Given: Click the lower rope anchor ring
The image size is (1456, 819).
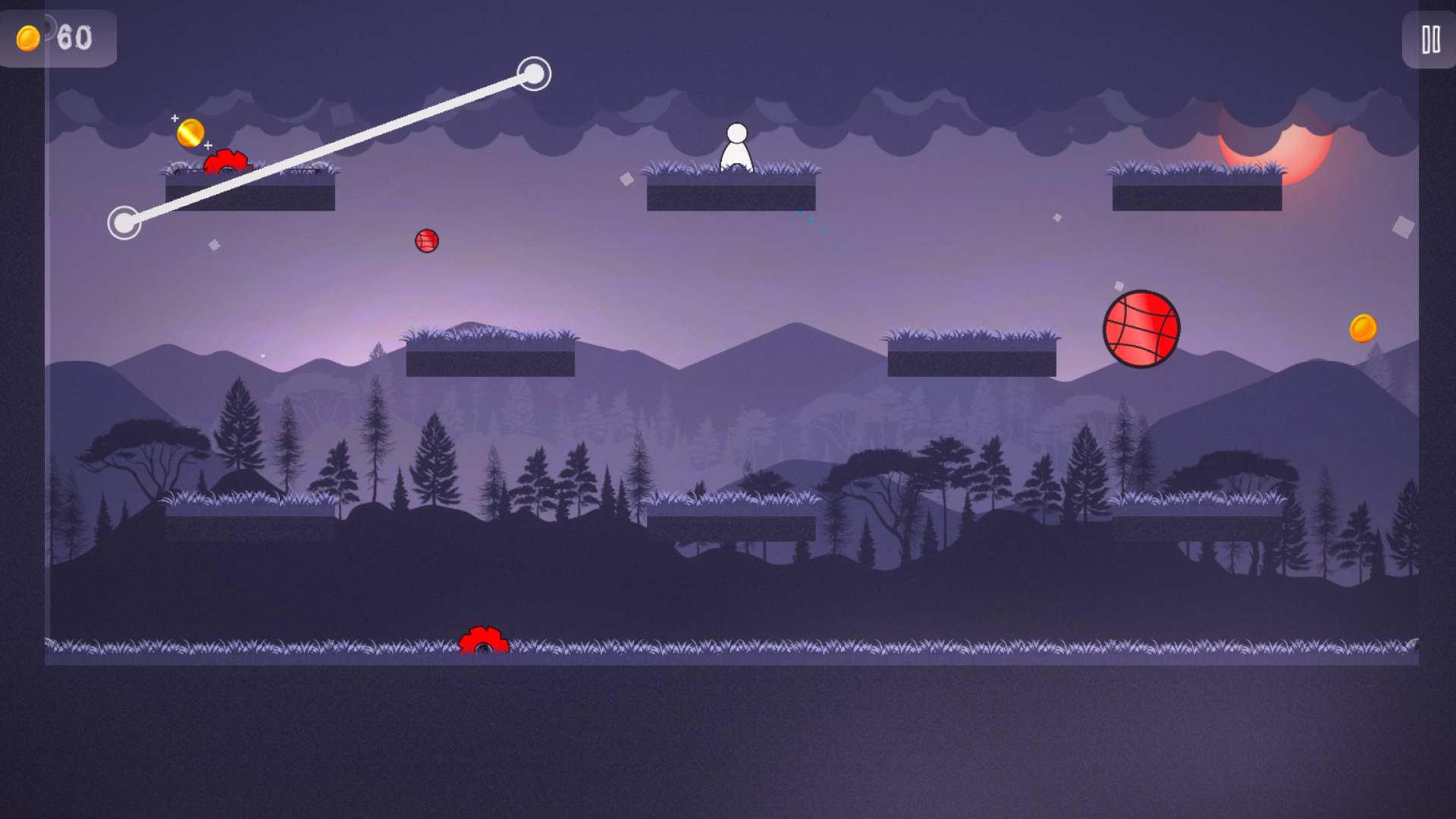Looking at the screenshot, I should coord(125,224).
